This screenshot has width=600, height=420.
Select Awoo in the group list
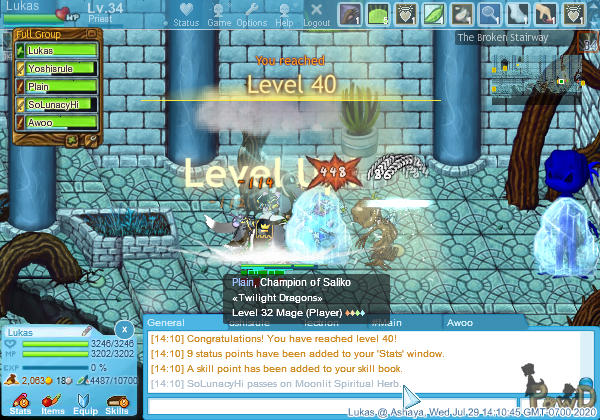click(56, 122)
